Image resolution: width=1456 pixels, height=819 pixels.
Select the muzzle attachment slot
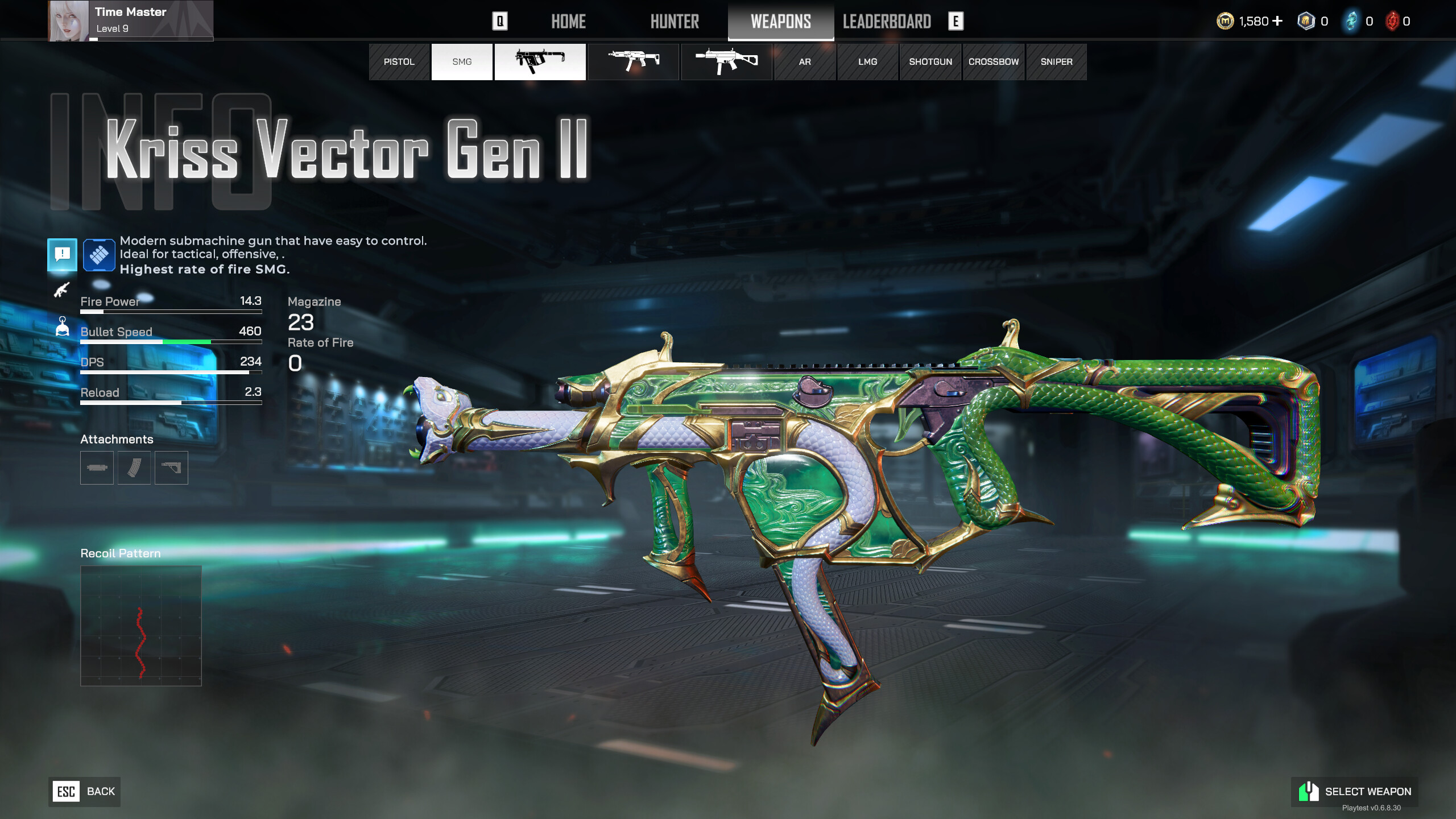pos(96,468)
